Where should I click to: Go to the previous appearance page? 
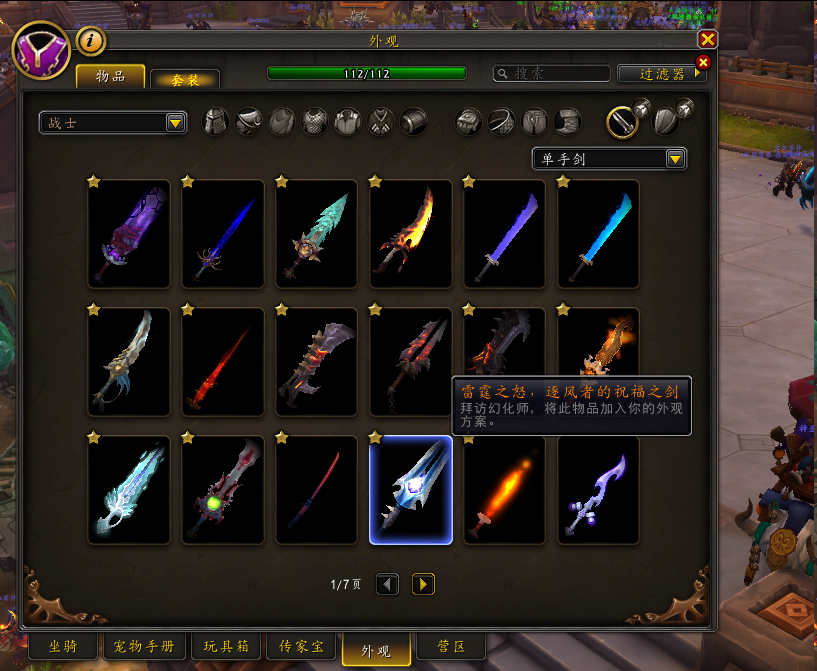pyautogui.click(x=387, y=584)
